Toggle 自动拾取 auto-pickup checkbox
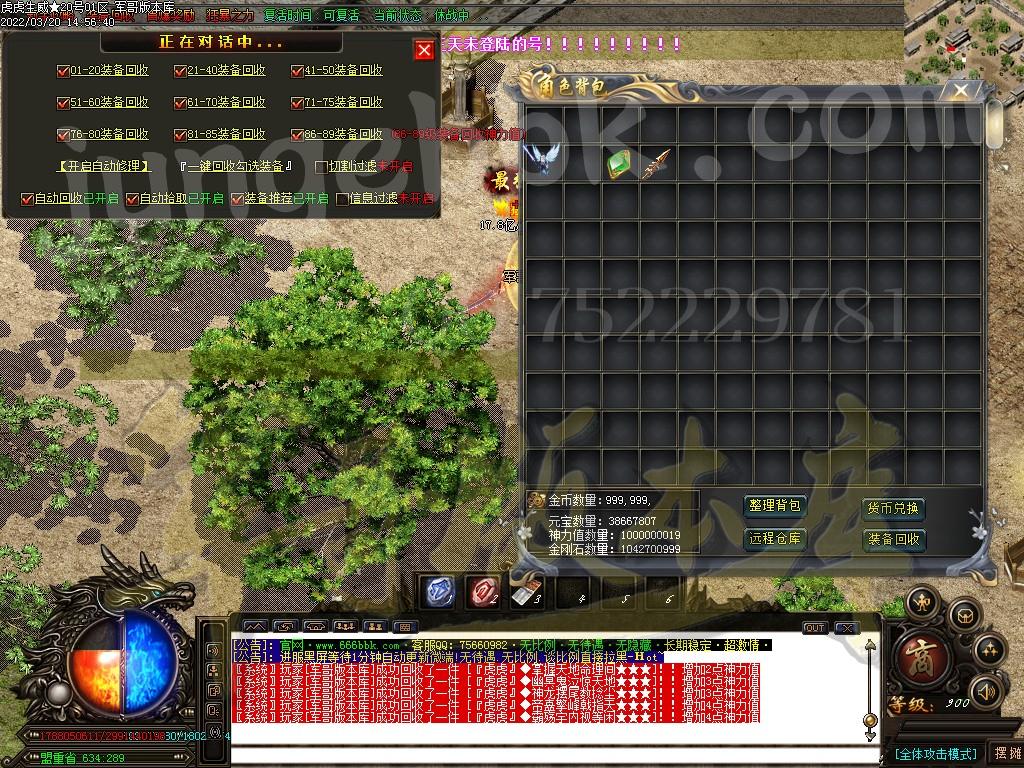This screenshot has height=768, width=1024. tap(132, 199)
